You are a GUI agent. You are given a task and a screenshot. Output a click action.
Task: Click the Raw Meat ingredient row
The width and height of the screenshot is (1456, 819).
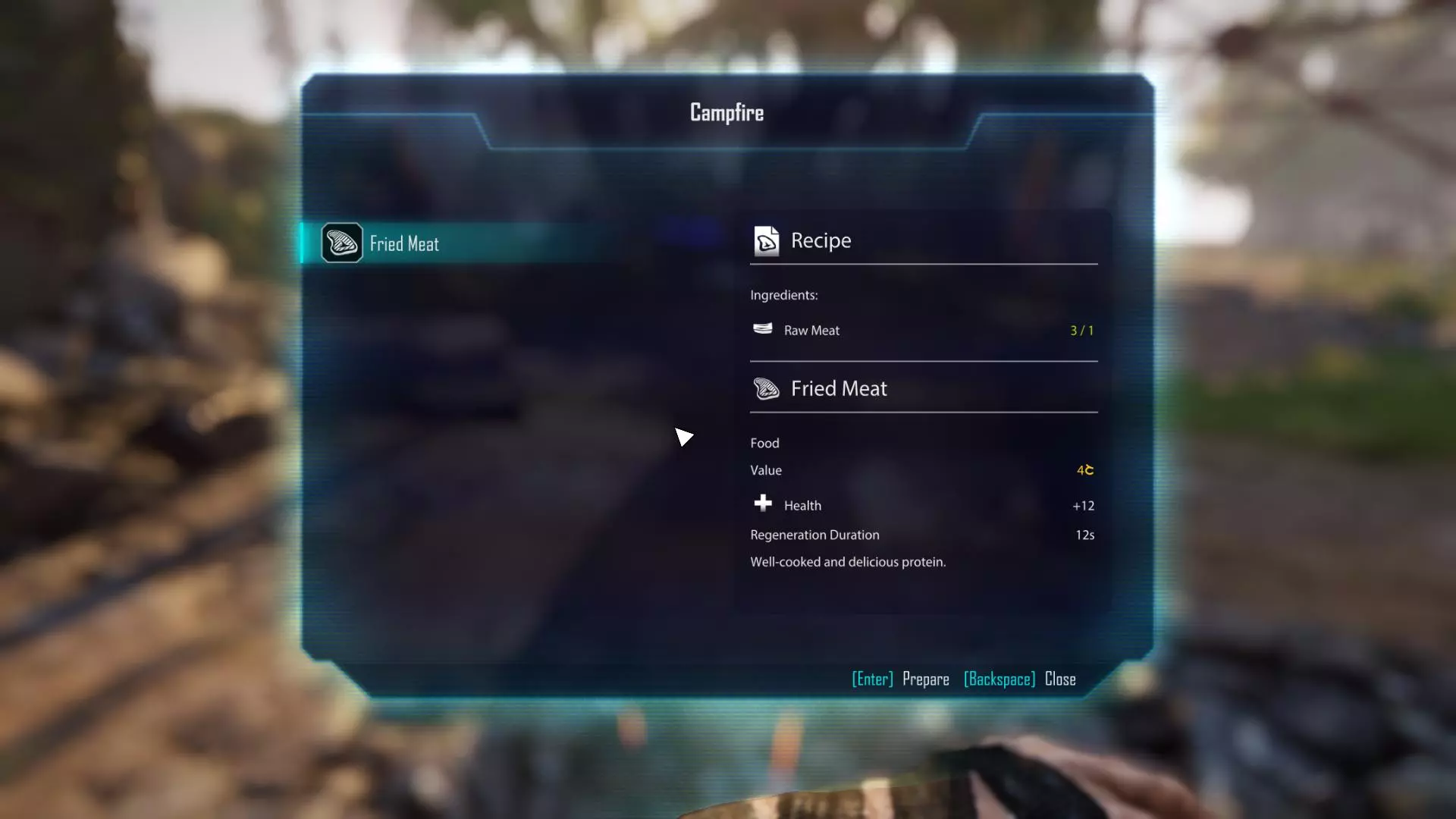click(811, 331)
